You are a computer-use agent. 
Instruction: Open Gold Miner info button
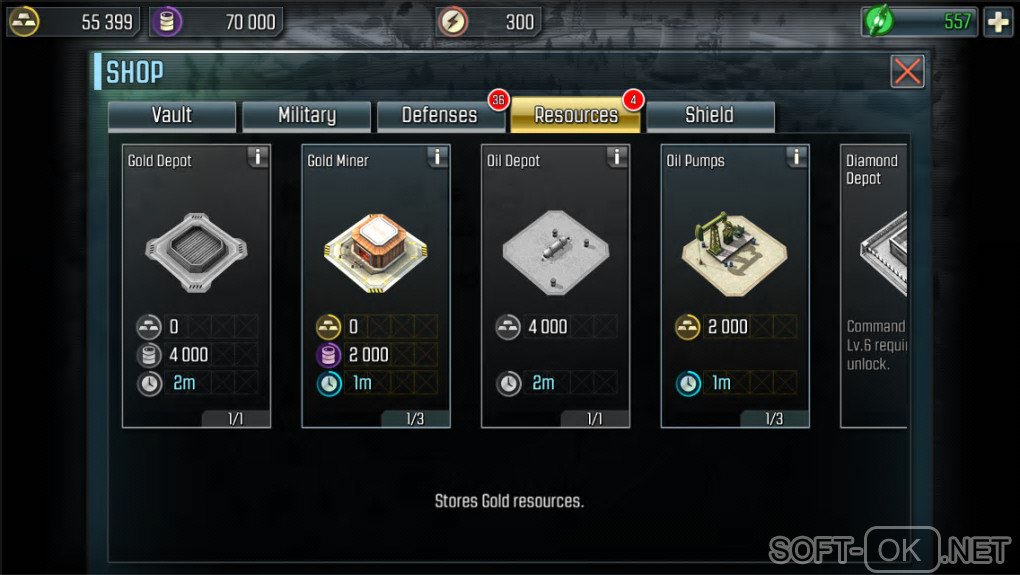click(x=437, y=157)
